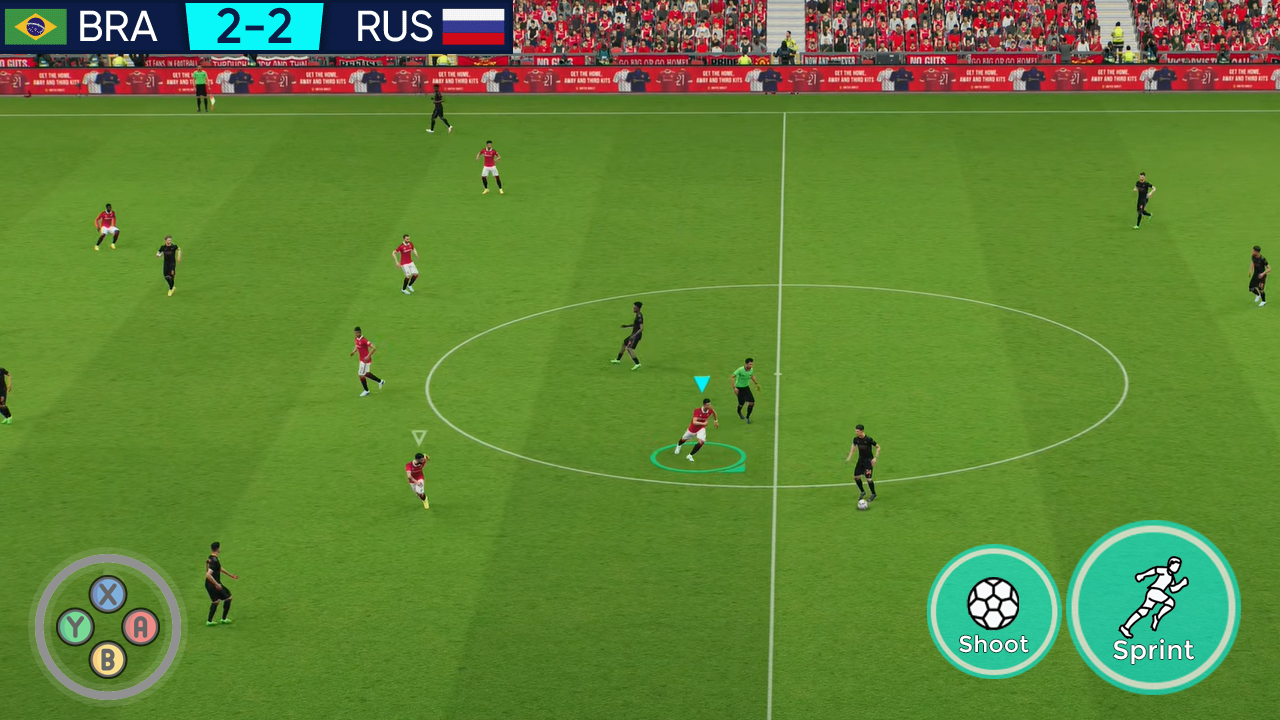Click the football icon inside the Shoot button
The image size is (1280, 720).
pos(993,602)
